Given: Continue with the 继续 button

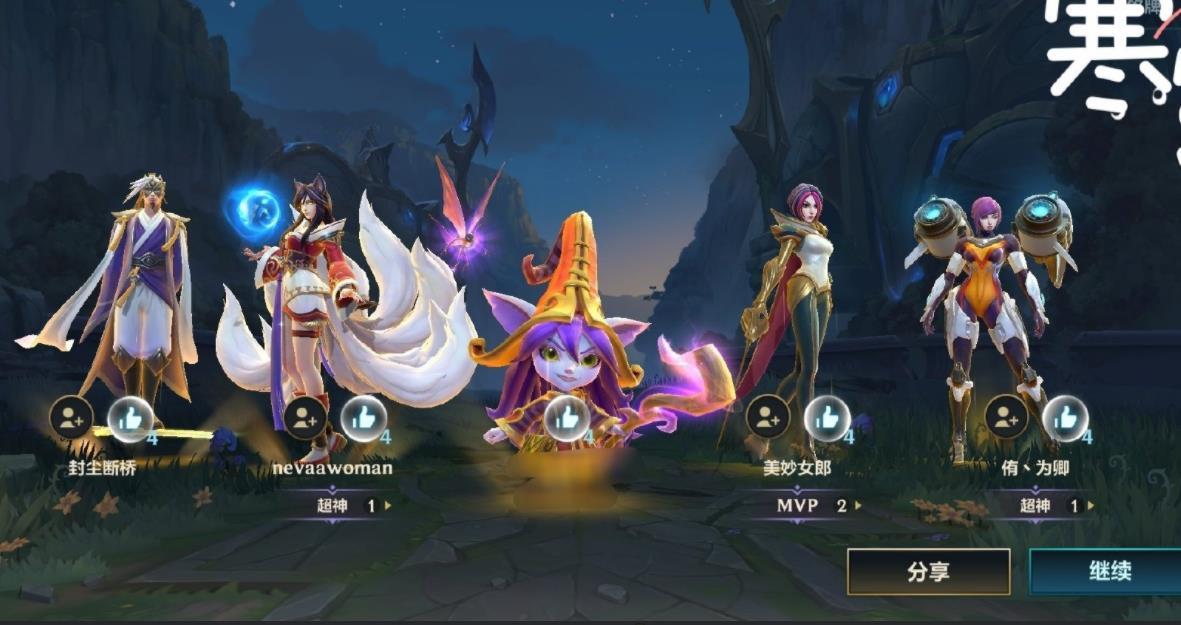Looking at the screenshot, I should click(1108, 572).
